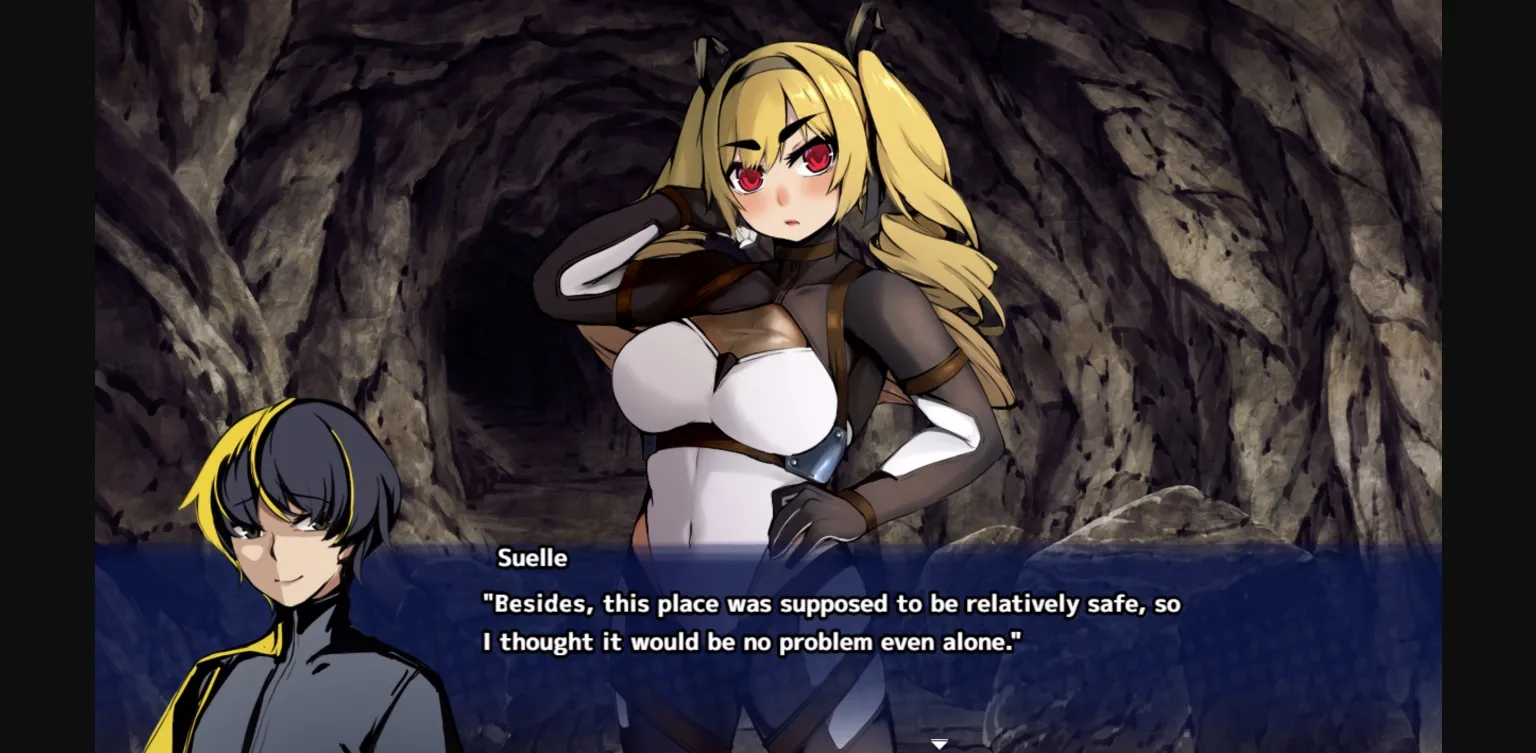Click the quoted line about the place being safe
The image size is (1536, 753).
830,603
